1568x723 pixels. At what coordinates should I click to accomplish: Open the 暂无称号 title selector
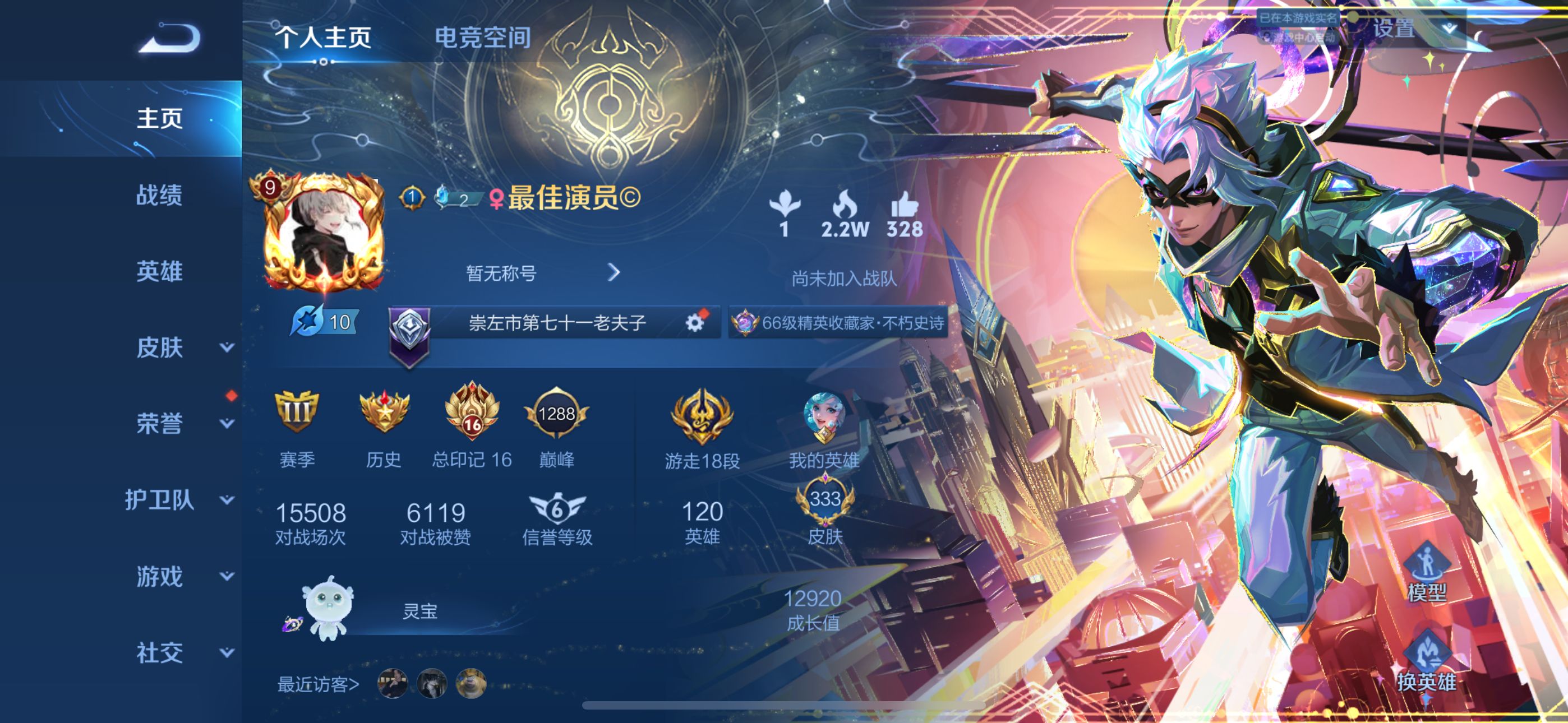tap(542, 272)
